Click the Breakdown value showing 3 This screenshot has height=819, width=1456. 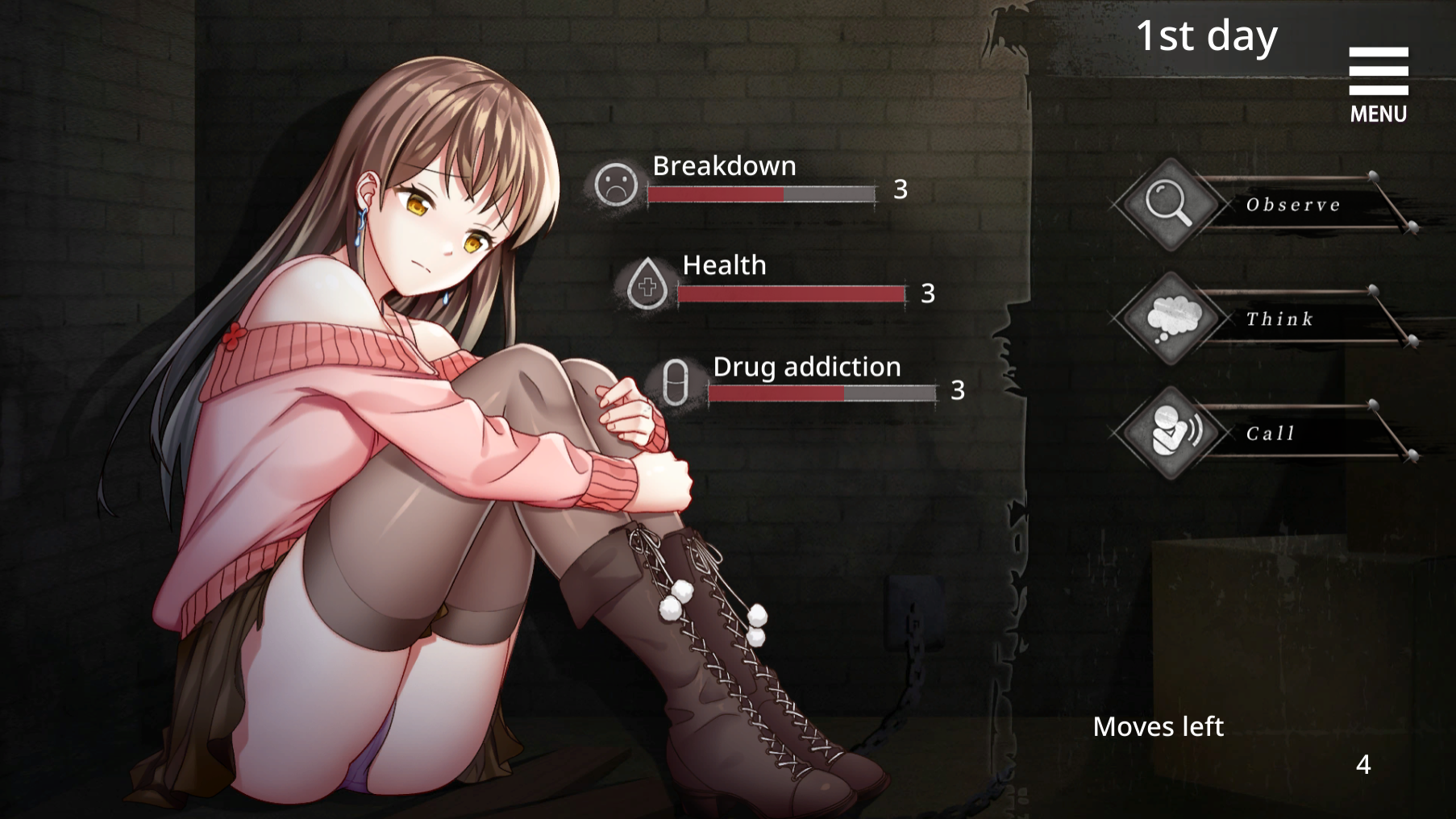(x=900, y=191)
